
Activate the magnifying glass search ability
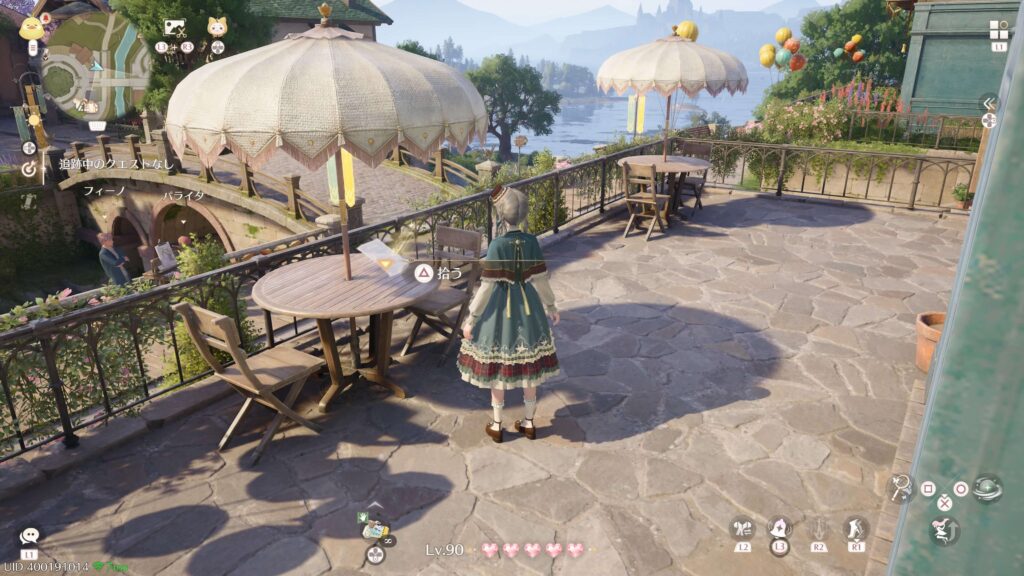click(900, 487)
